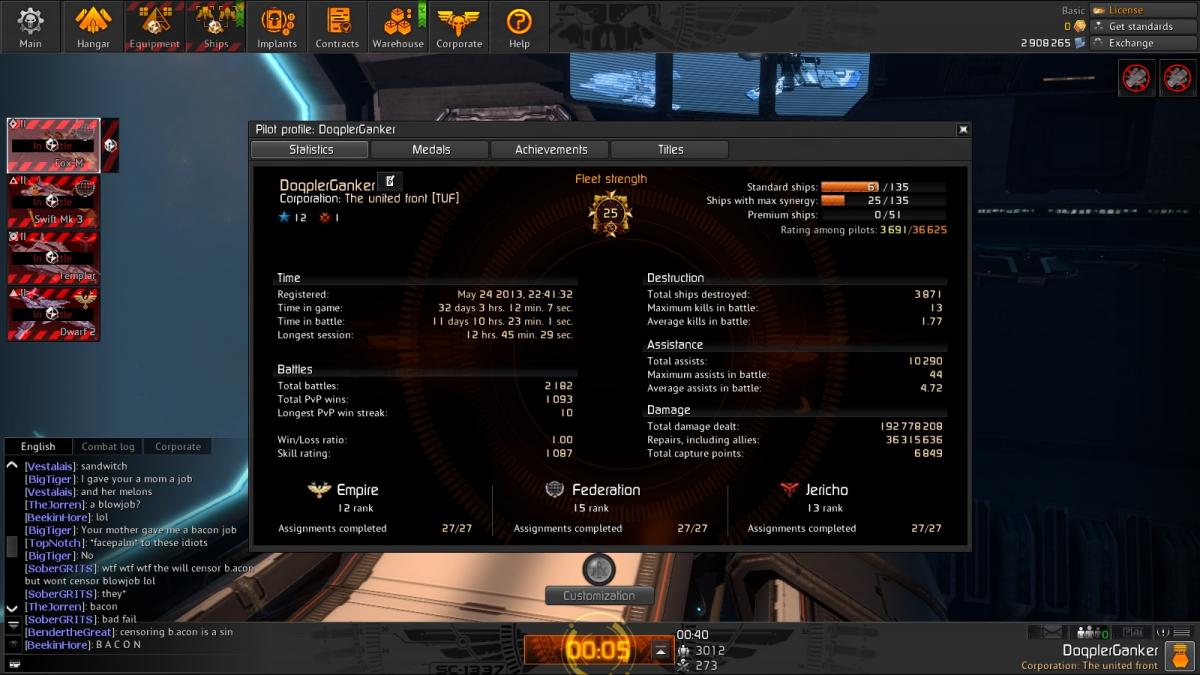Screen dimensions: 1200x675
Task: Go to the Hangar
Action: tap(93, 26)
